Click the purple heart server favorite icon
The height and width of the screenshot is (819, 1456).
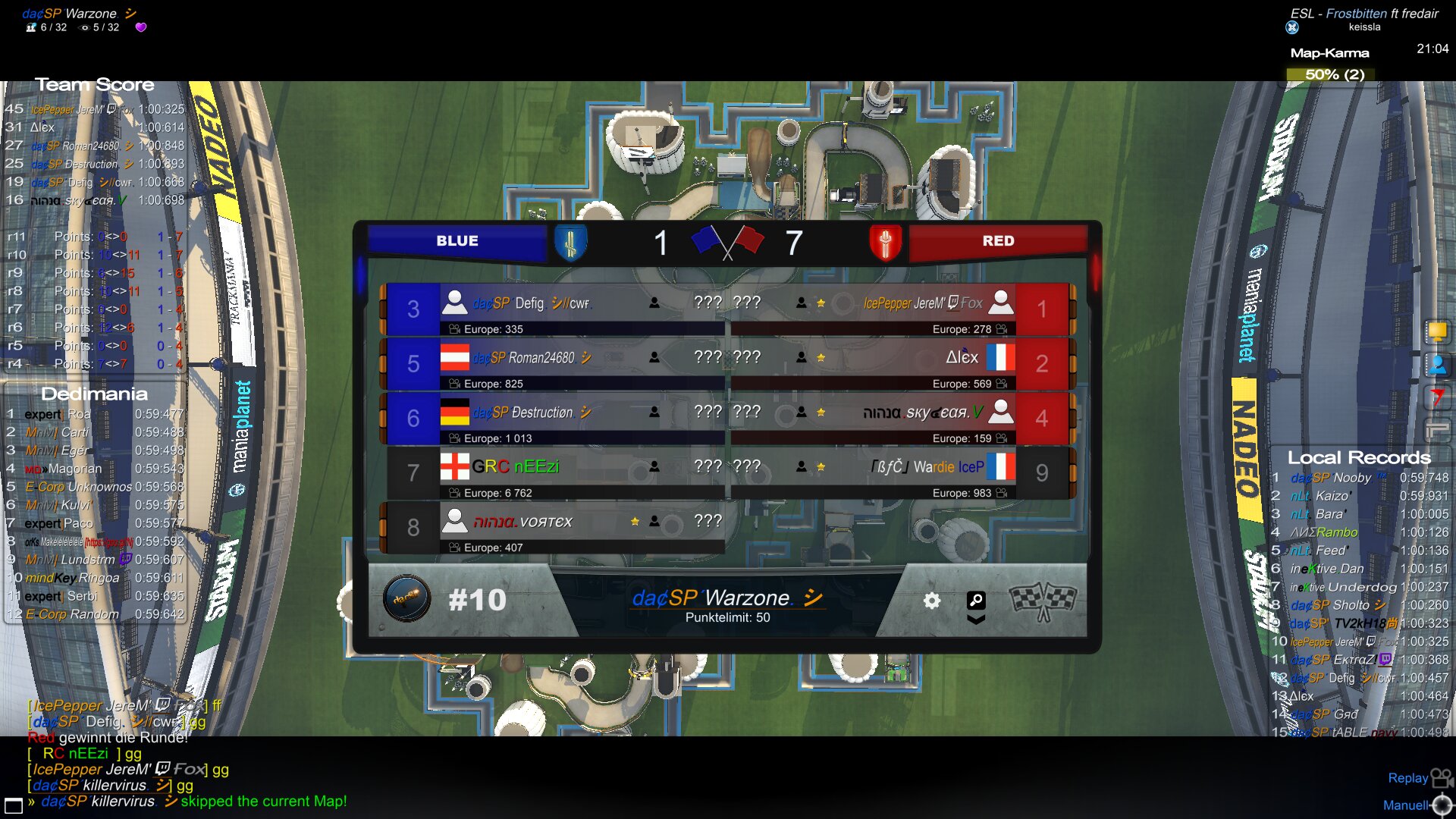(x=141, y=27)
